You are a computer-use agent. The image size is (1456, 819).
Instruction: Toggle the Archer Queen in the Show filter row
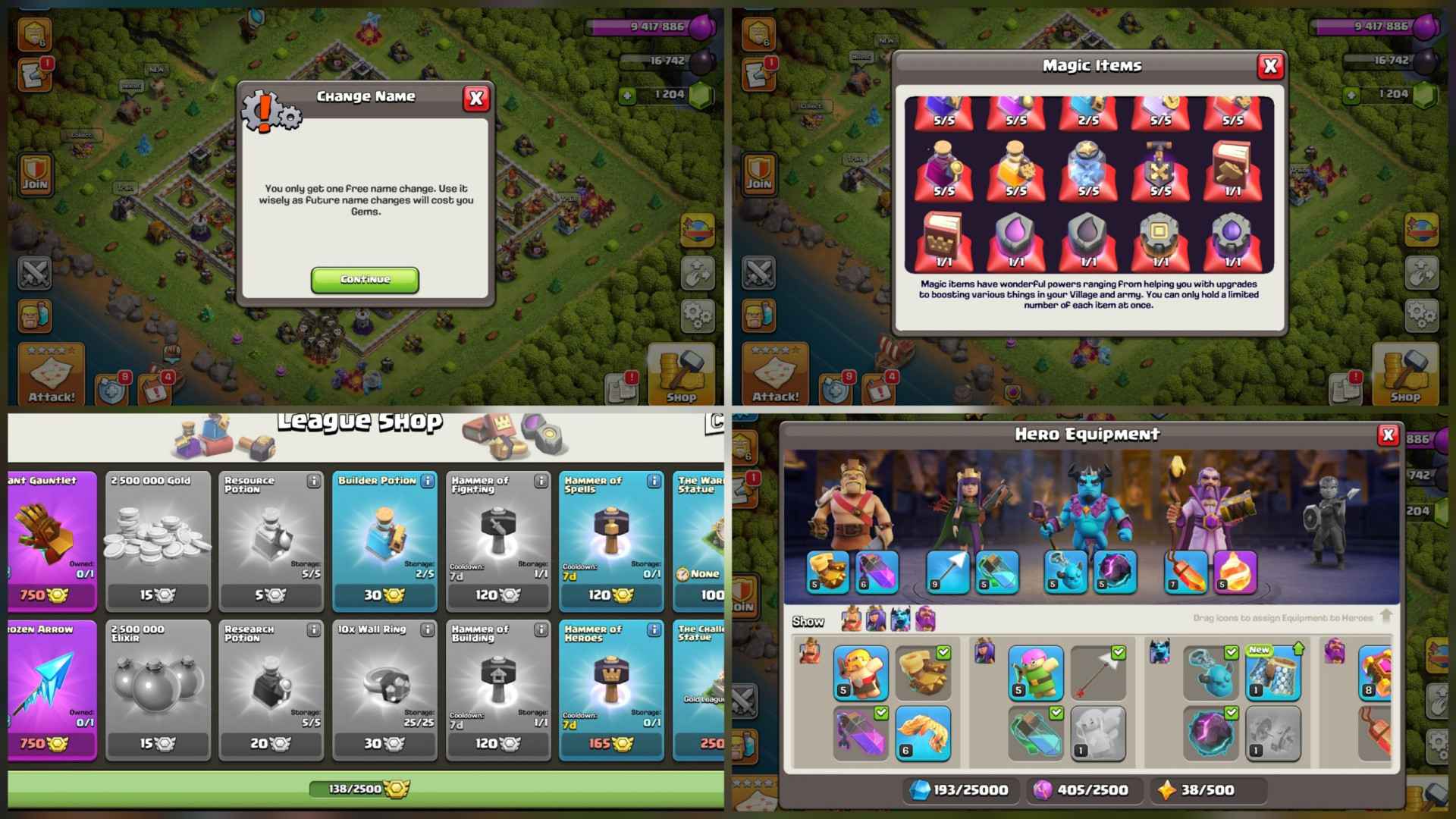point(874,620)
